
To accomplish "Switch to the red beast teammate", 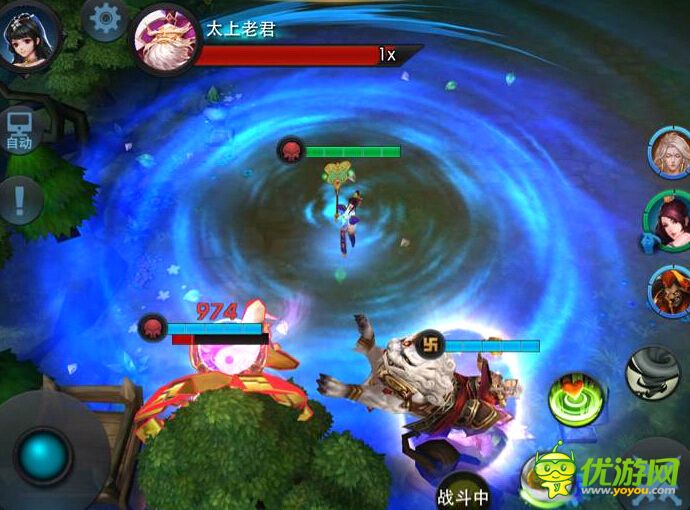I will 670,291.
